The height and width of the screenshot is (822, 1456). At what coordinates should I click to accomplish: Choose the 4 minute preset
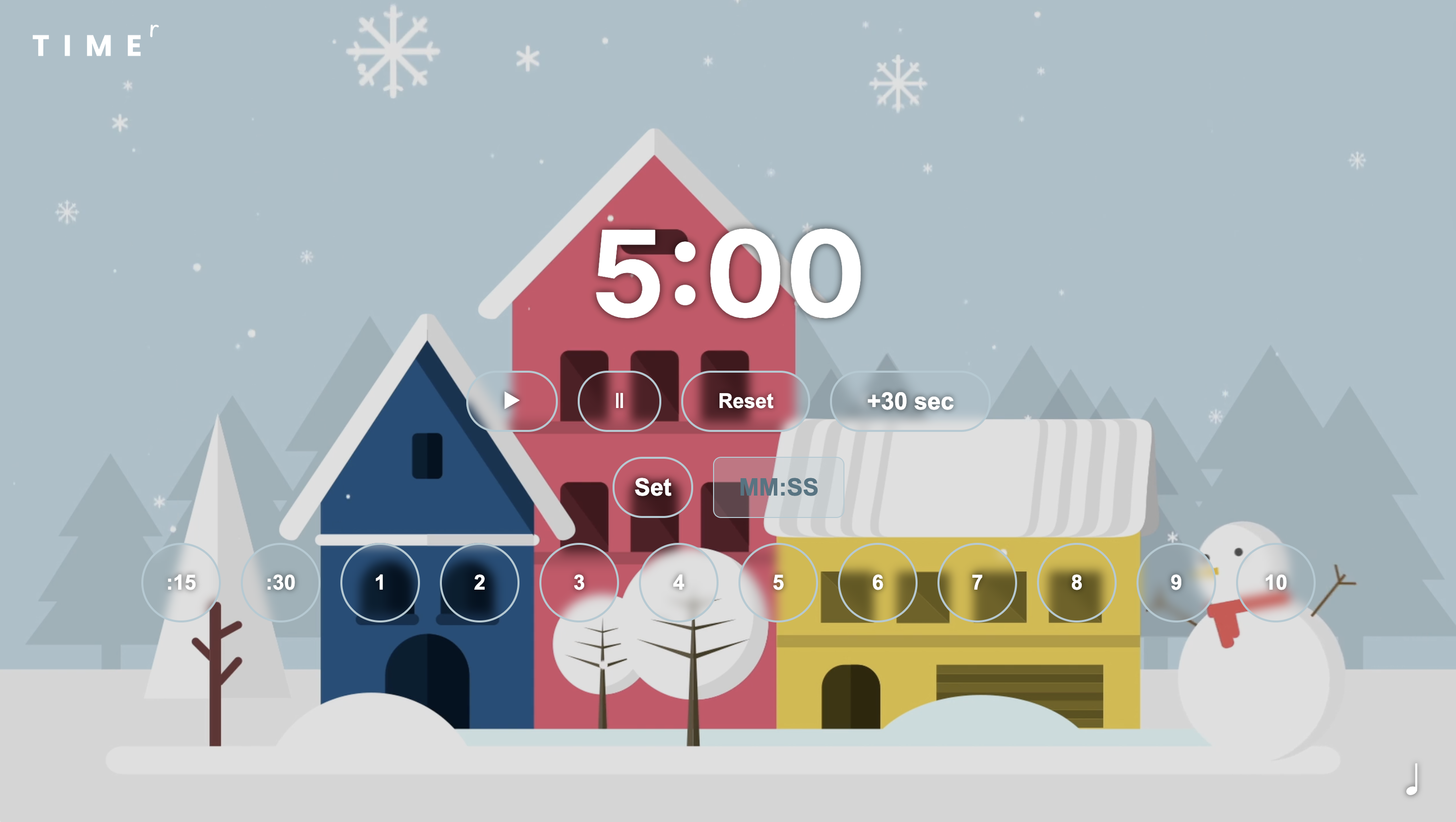pyautogui.click(x=678, y=582)
